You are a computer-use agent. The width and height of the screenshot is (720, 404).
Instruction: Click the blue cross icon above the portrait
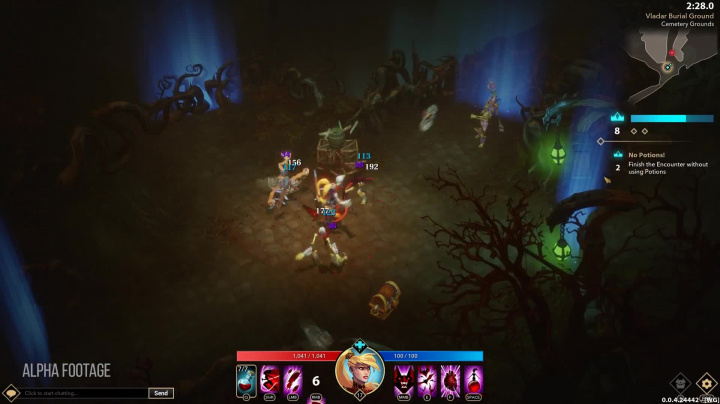360,345
